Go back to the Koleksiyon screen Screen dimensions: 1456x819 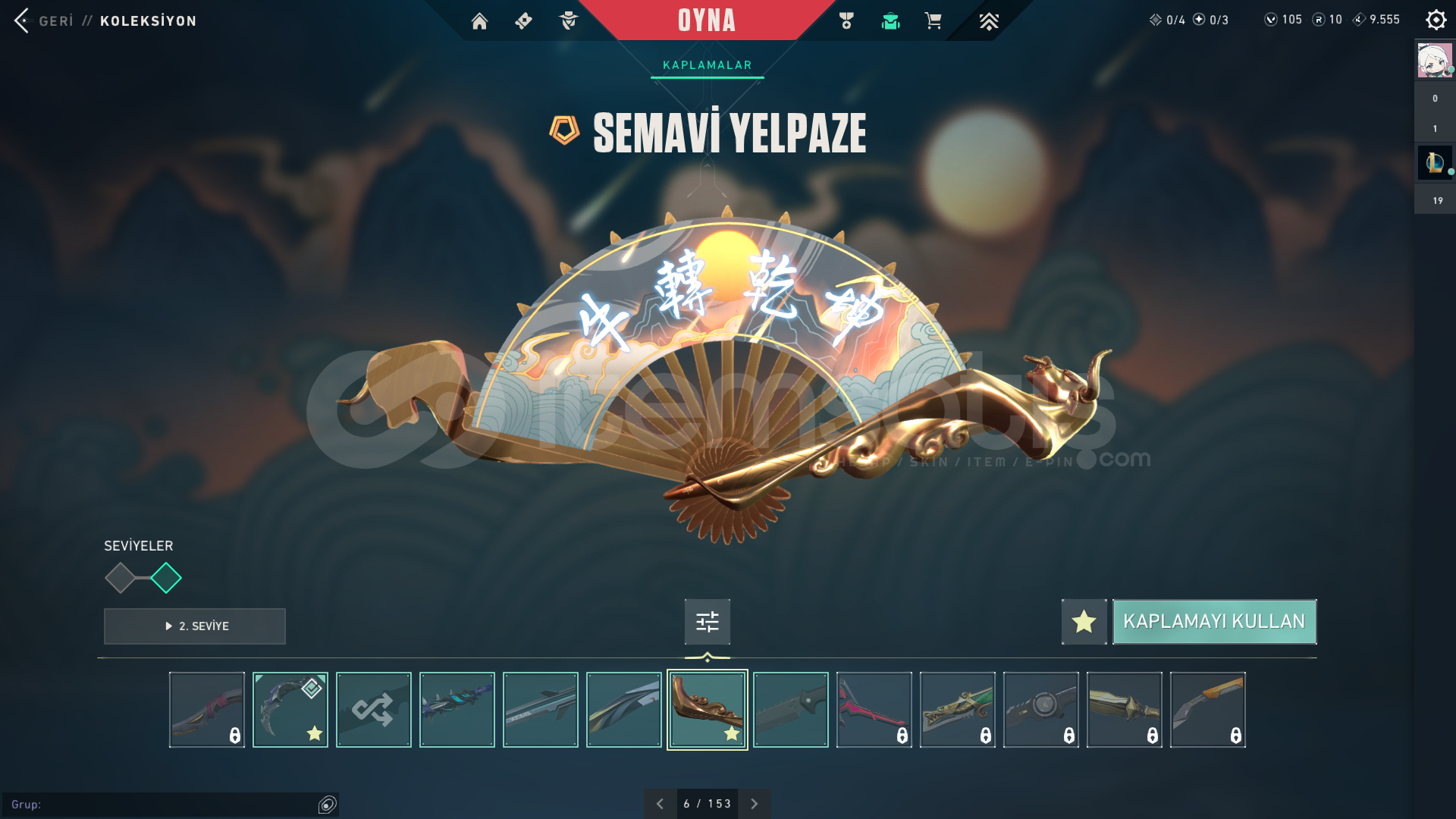[x=23, y=20]
